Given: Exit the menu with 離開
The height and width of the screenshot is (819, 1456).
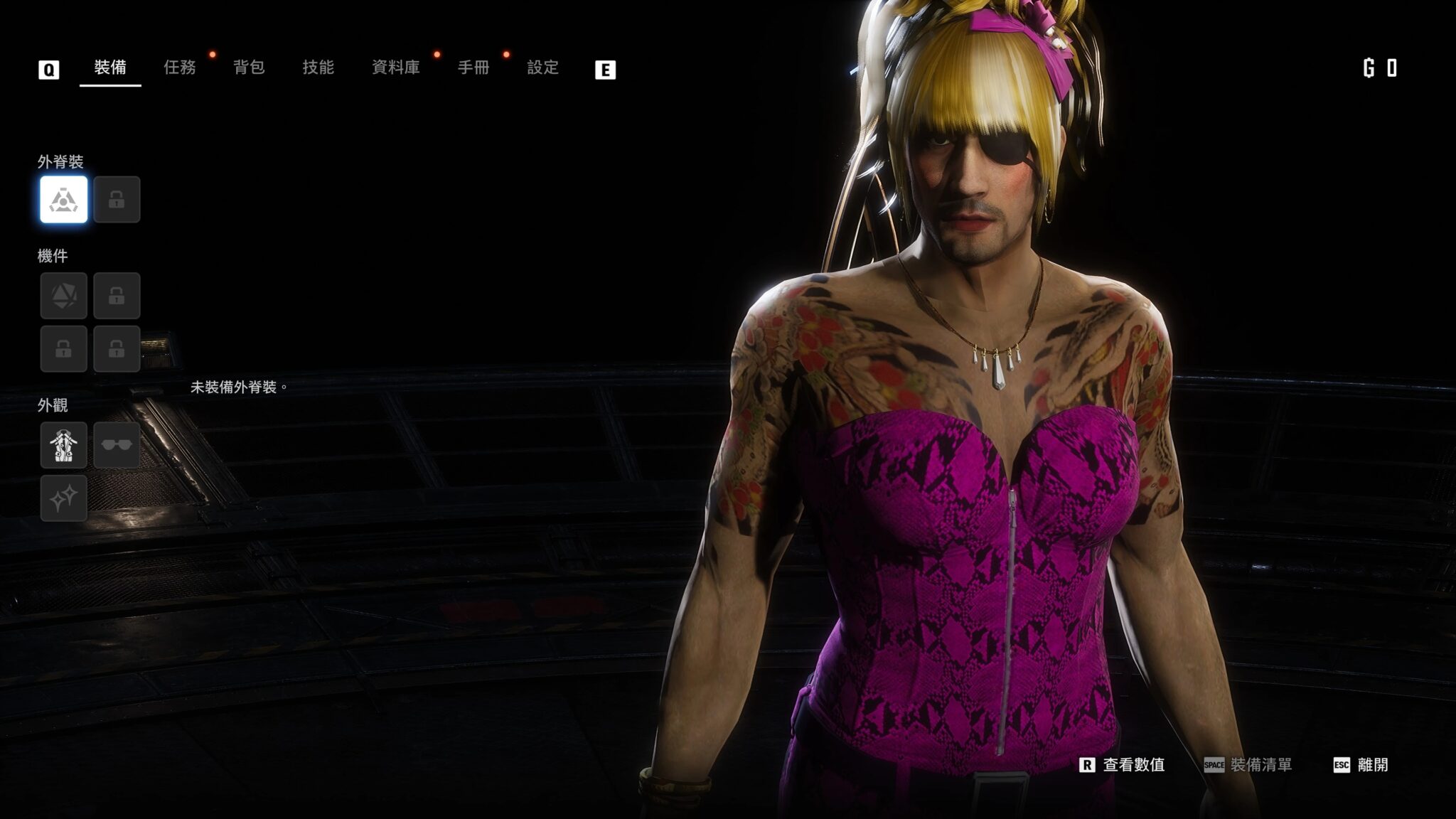Looking at the screenshot, I should pos(1361,765).
